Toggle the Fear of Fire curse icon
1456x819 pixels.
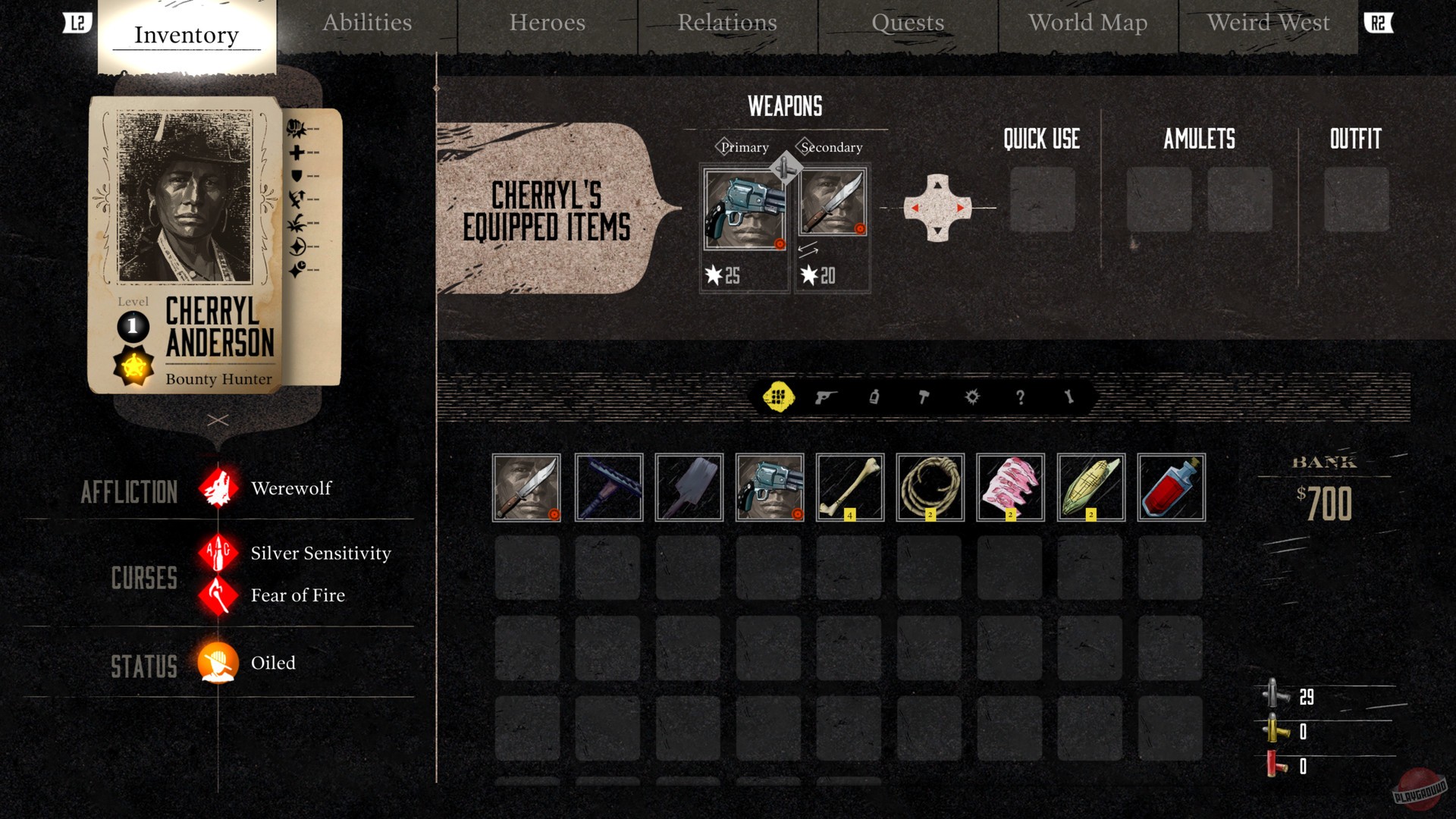pyautogui.click(x=218, y=595)
